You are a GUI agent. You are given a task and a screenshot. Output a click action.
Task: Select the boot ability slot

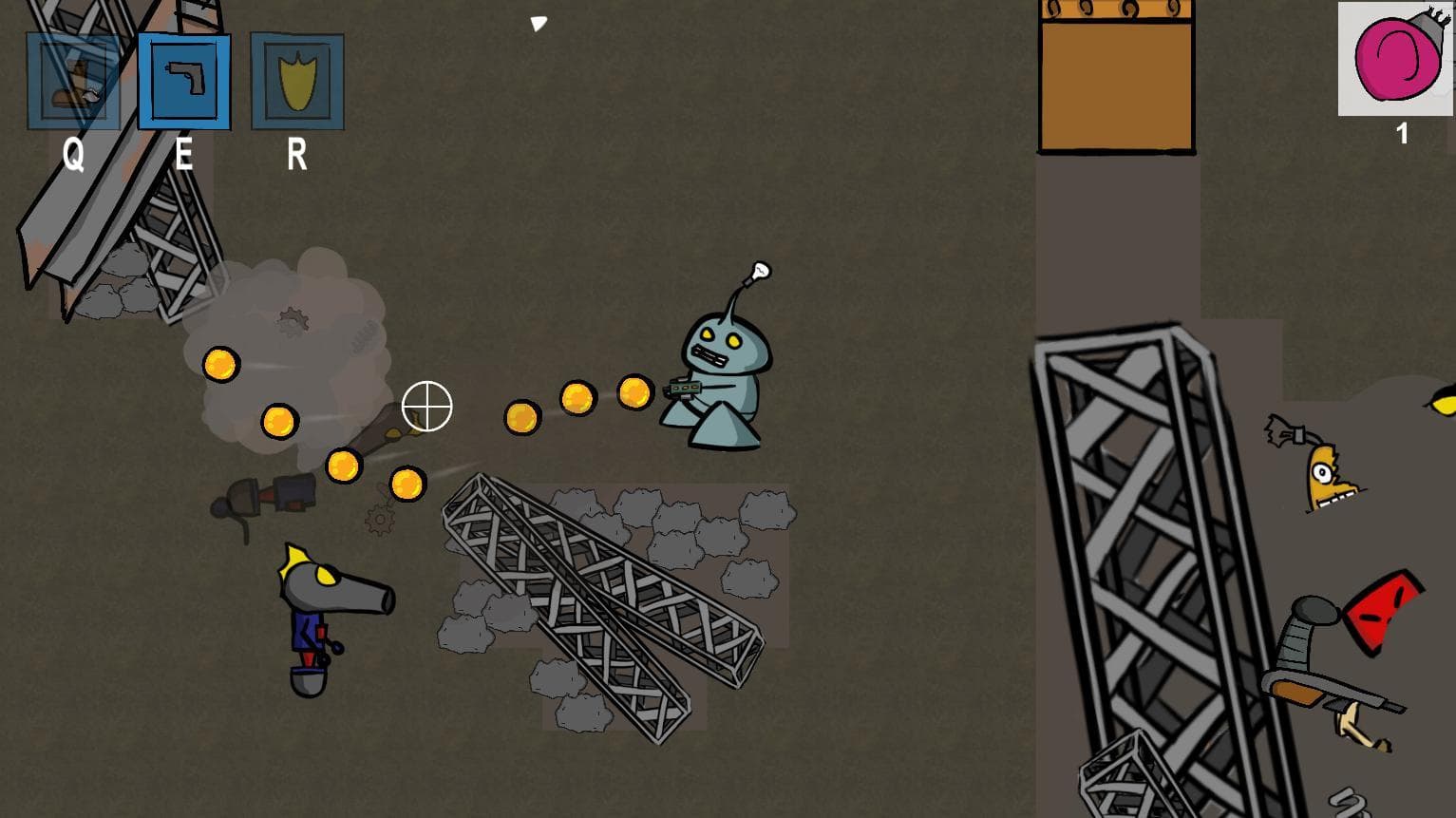pos(73,82)
